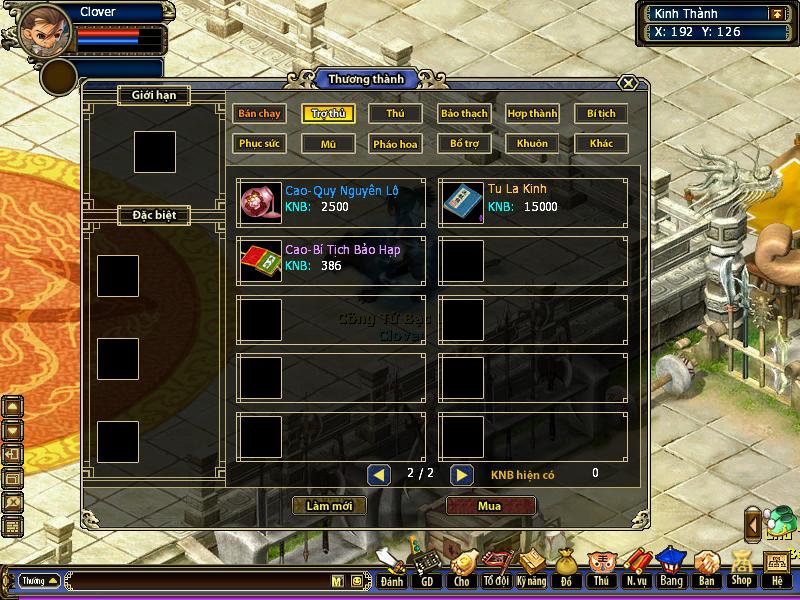The image size is (800, 600).
Task: Close the Thương thành shop window
Action: (x=628, y=83)
